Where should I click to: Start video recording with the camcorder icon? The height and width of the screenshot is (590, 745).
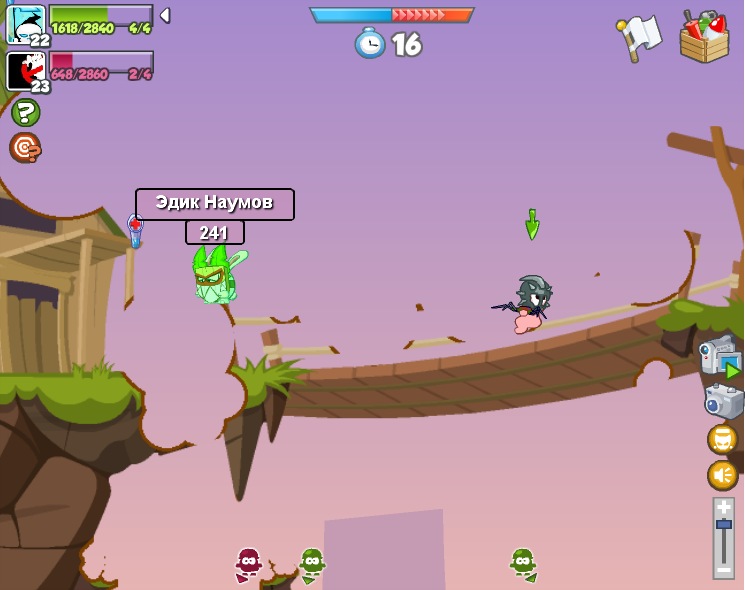pos(720,358)
